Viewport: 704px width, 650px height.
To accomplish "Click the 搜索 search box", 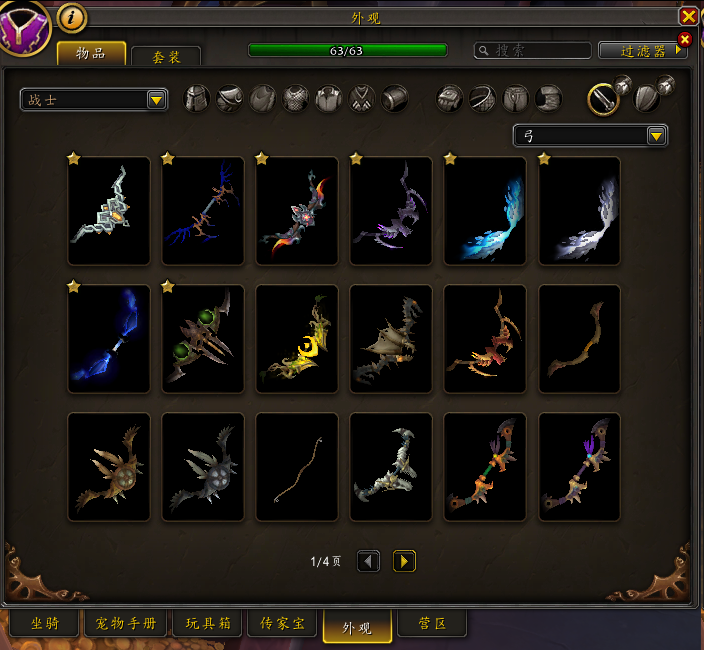I will pos(530,50).
